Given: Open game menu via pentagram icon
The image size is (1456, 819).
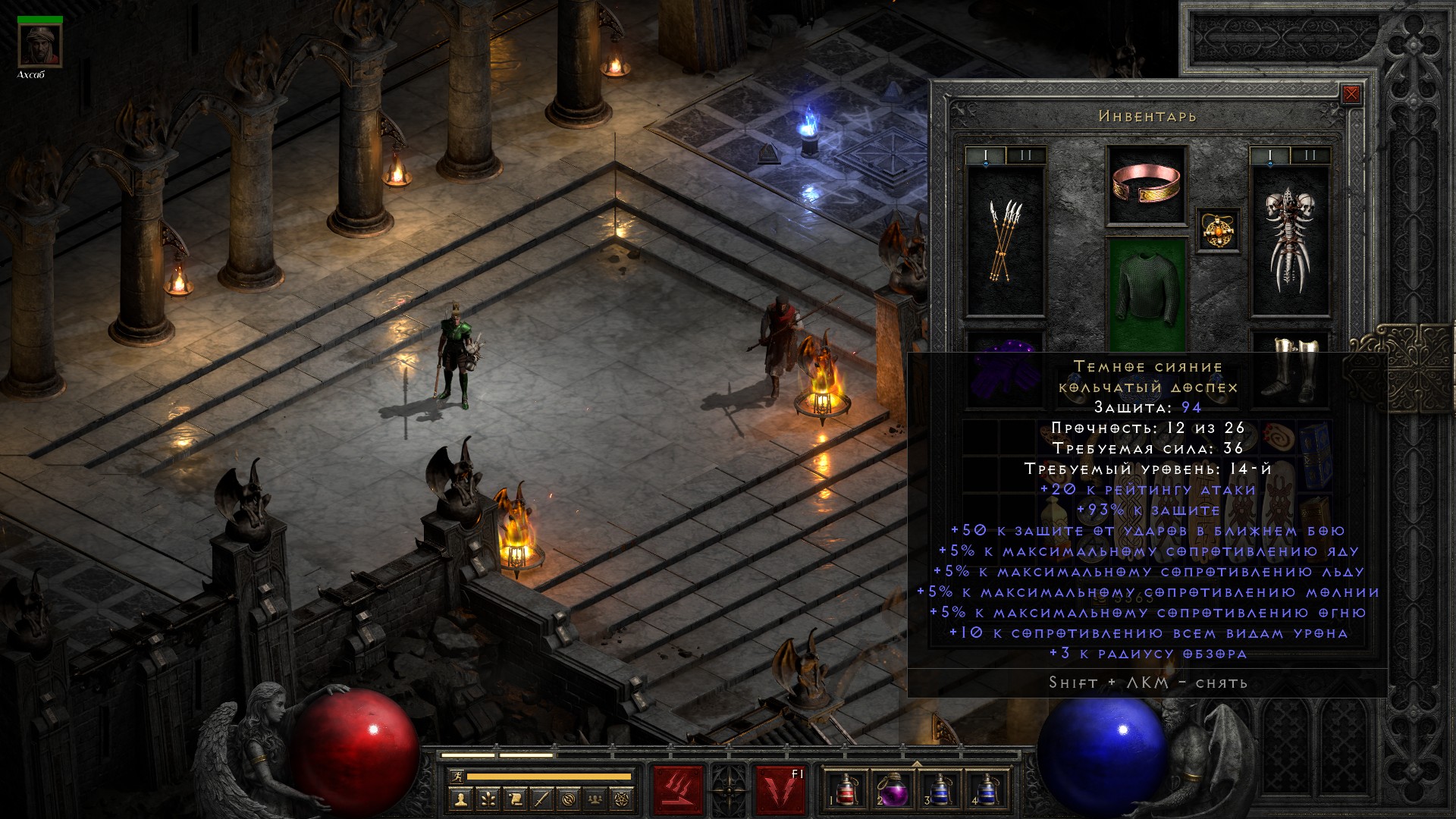Looking at the screenshot, I should 623,799.
